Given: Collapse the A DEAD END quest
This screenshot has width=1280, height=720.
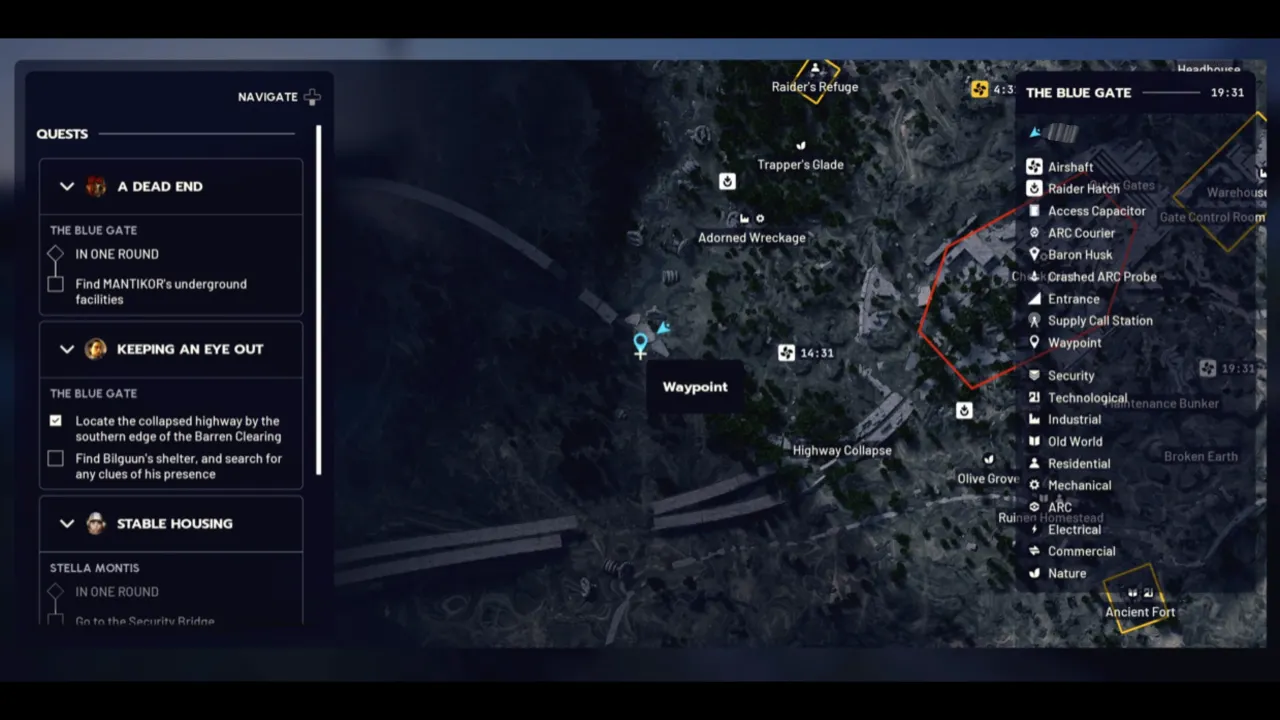Looking at the screenshot, I should point(67,186).
